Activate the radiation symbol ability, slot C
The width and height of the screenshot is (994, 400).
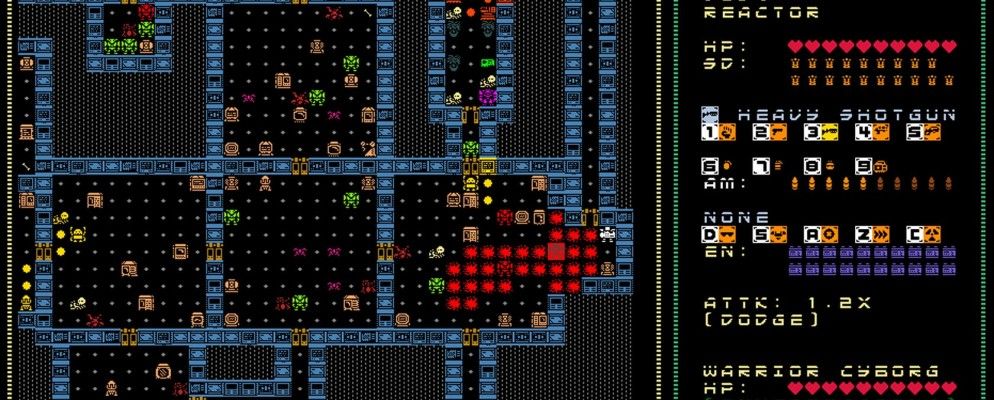(x=930, y=234)
